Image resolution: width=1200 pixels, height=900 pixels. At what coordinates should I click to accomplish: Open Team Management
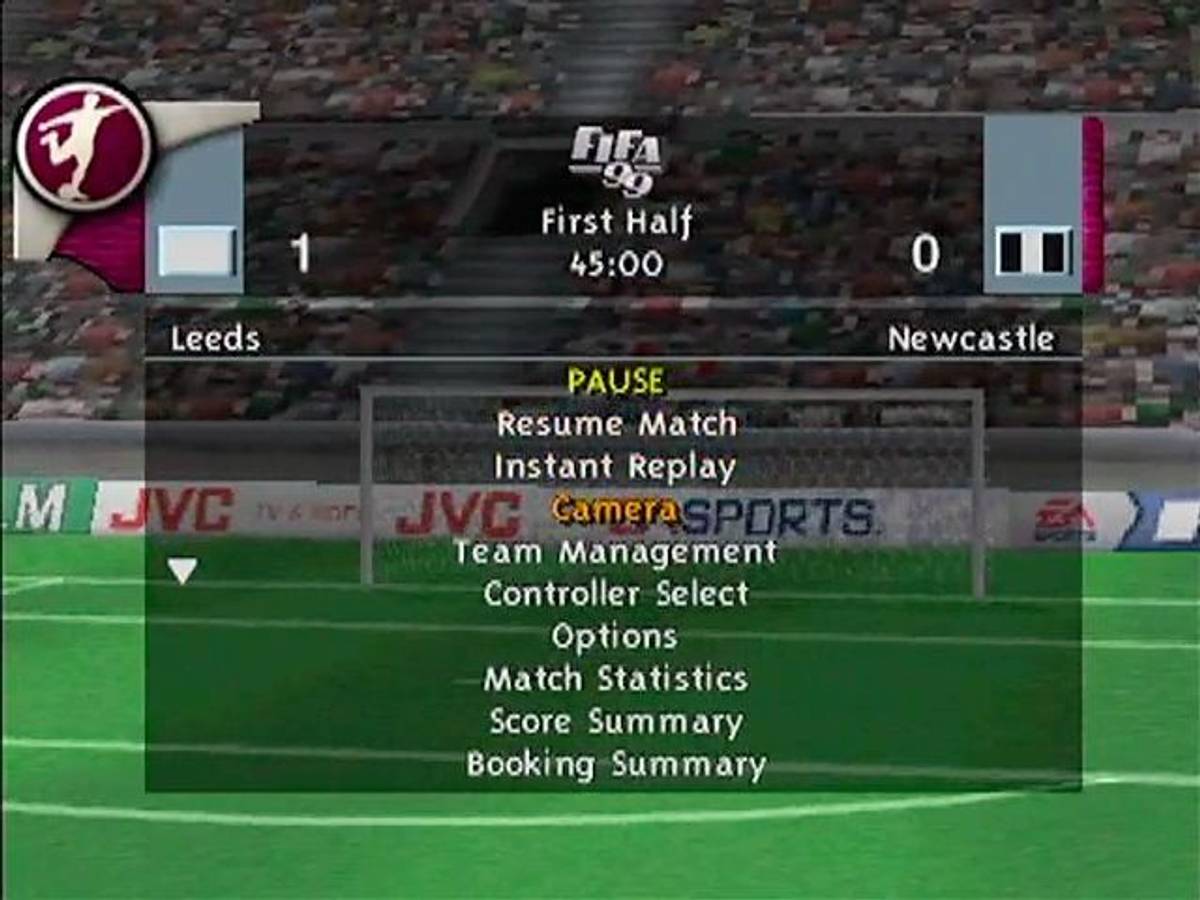(615, 552)
